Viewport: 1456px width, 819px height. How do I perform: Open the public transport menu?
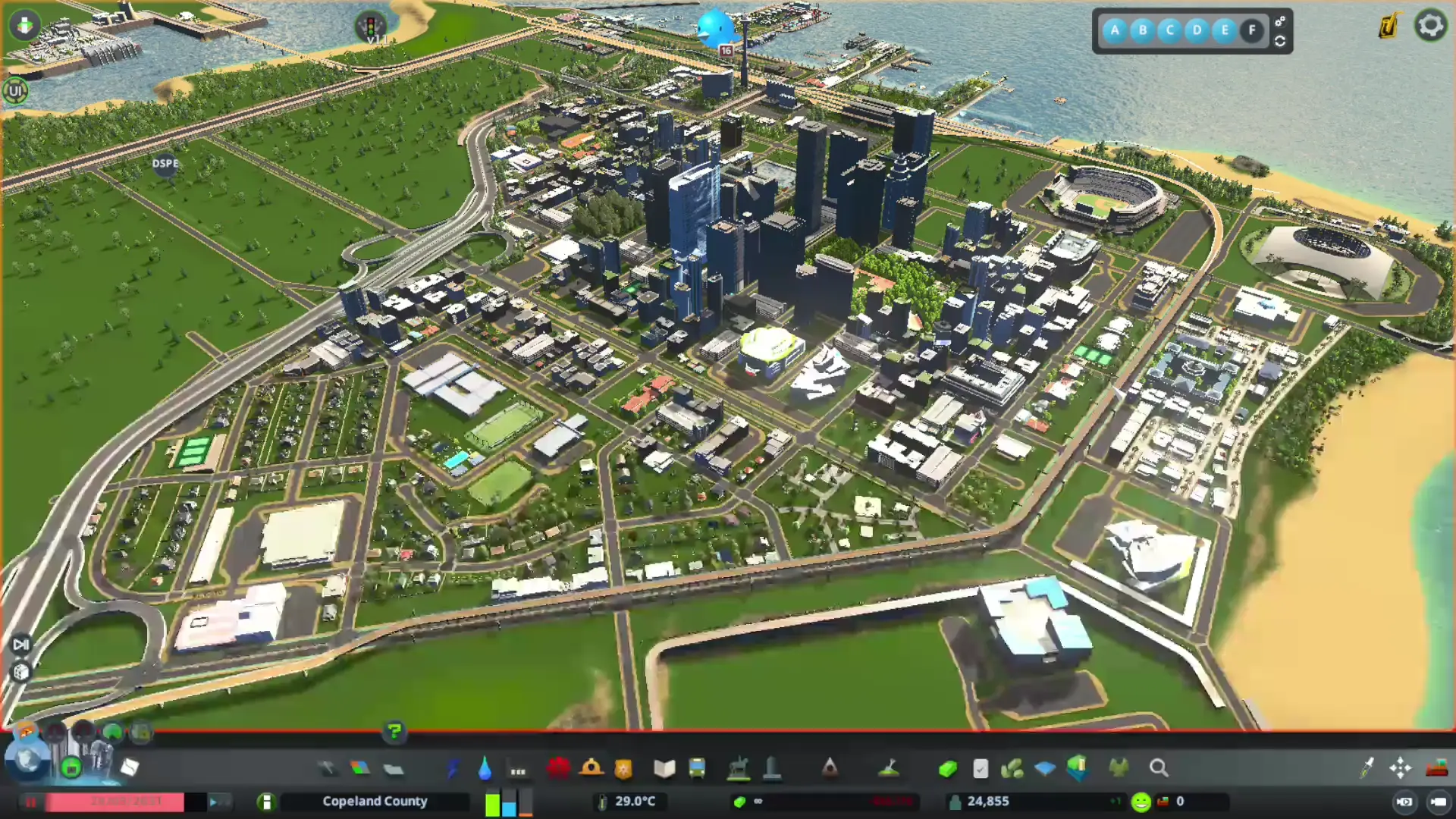698,769
